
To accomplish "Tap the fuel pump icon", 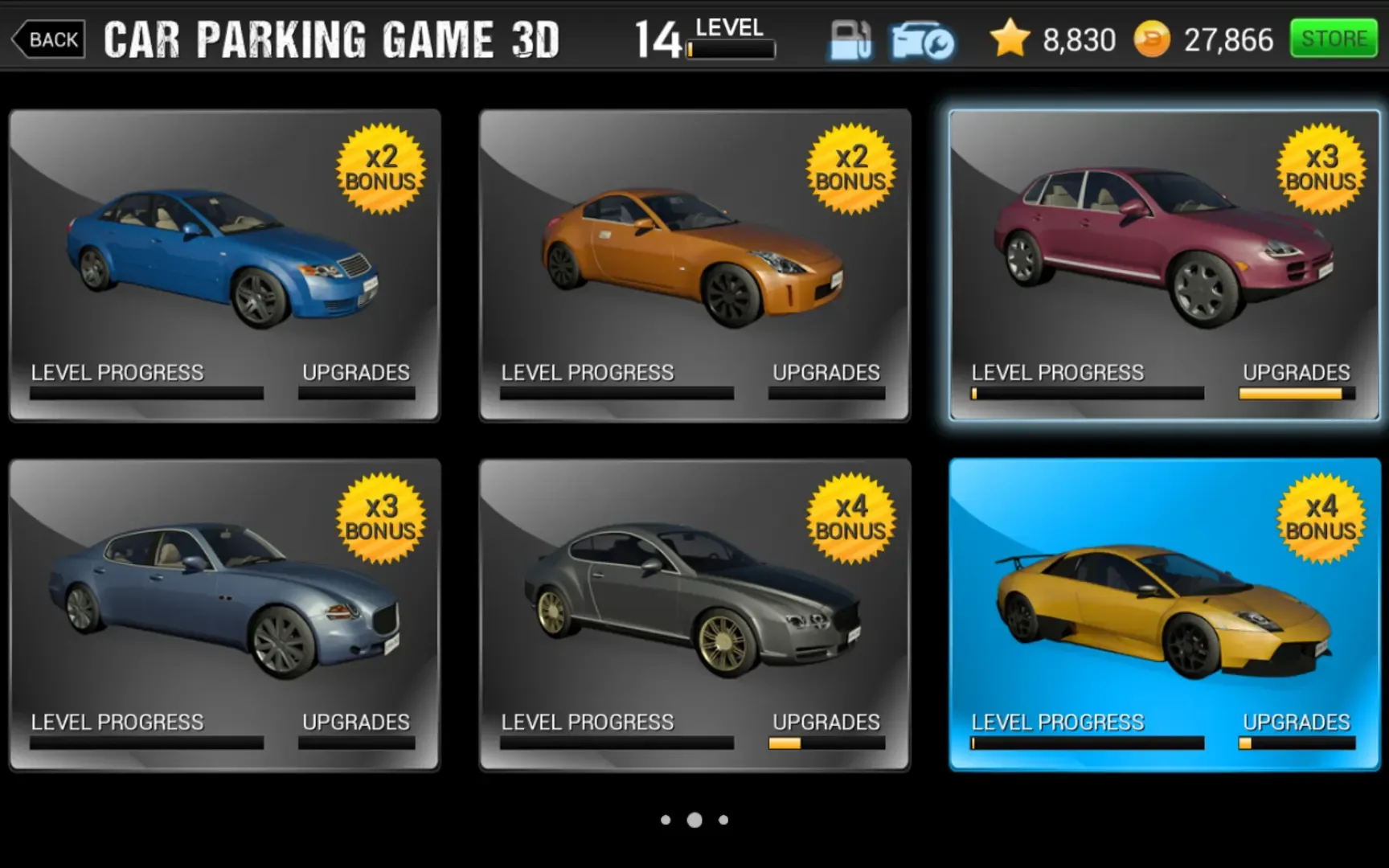I will pyautogui.click(x=850, y=40).
